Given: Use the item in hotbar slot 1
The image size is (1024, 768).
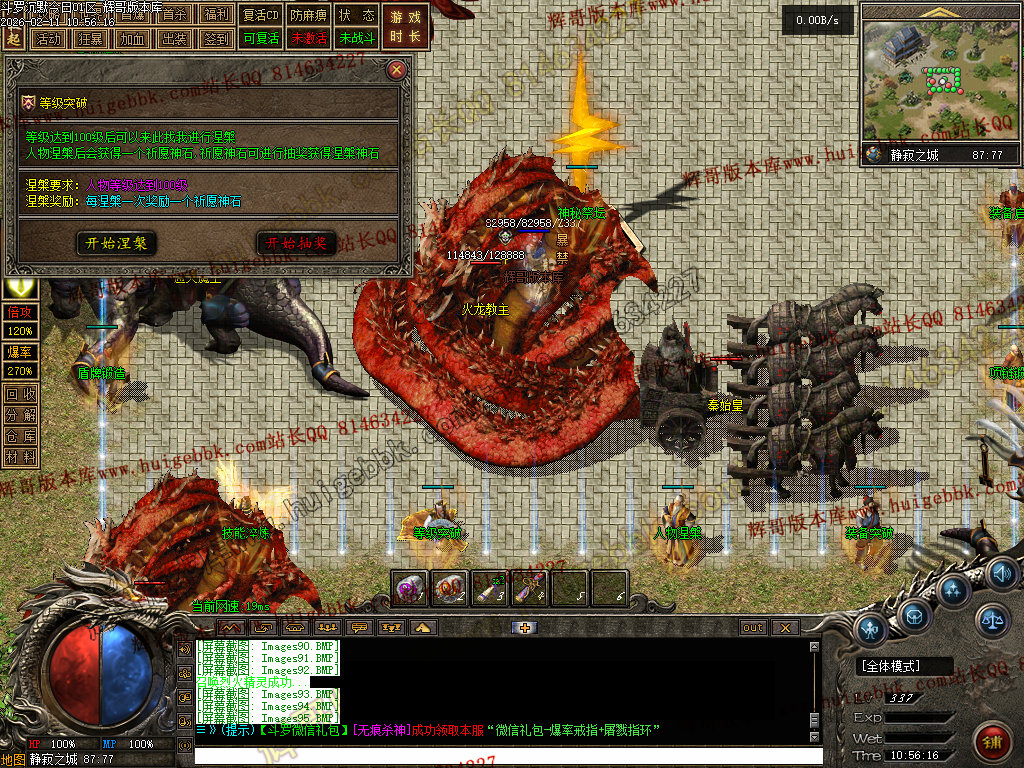Looking at the screenshot, I should pyautogui.click(x=410, y=588).
